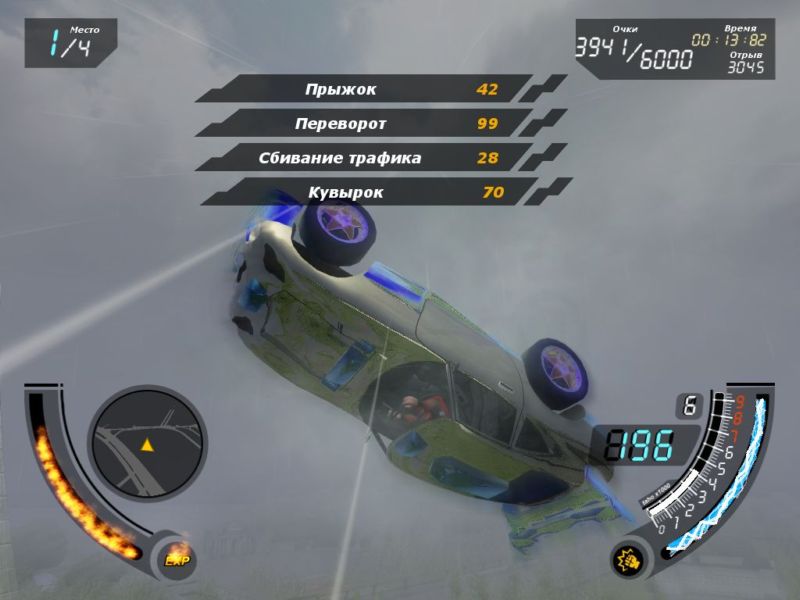The height and width of the screenshot is (600, 800).
Task: Click the circular minimap
Action: point(147,443)
